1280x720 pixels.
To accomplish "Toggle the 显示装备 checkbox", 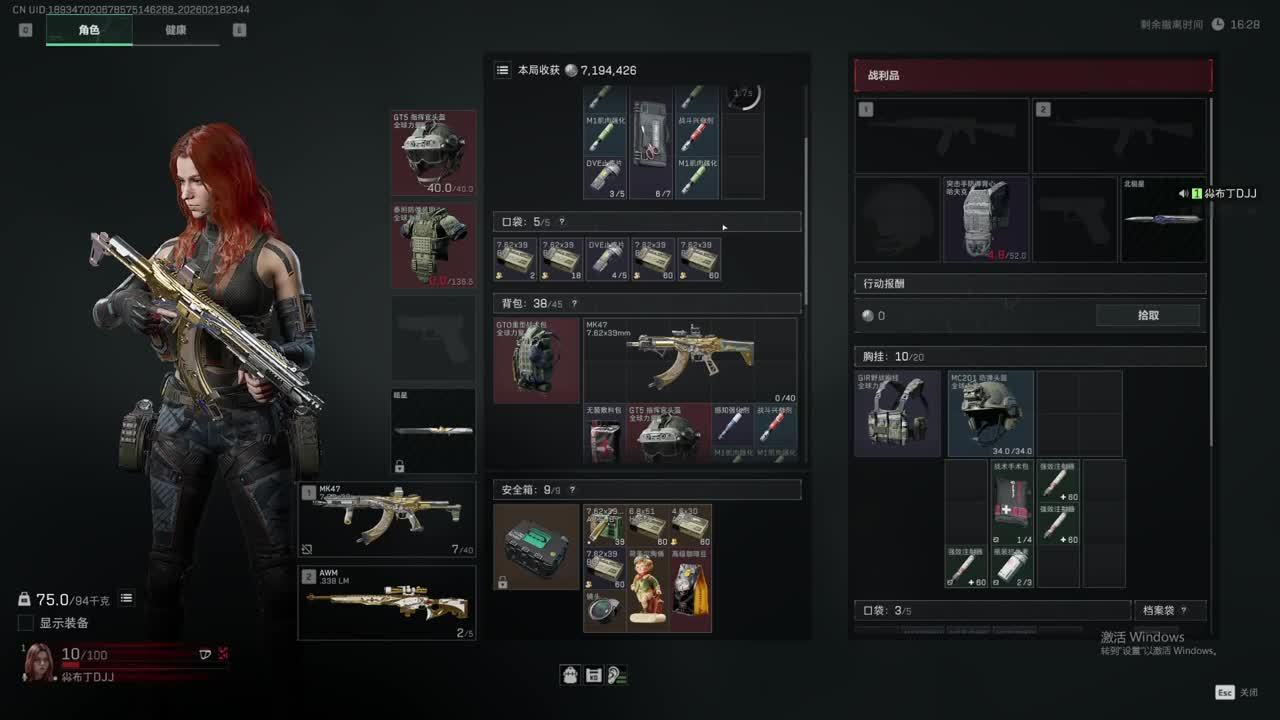I will point(26,623).
